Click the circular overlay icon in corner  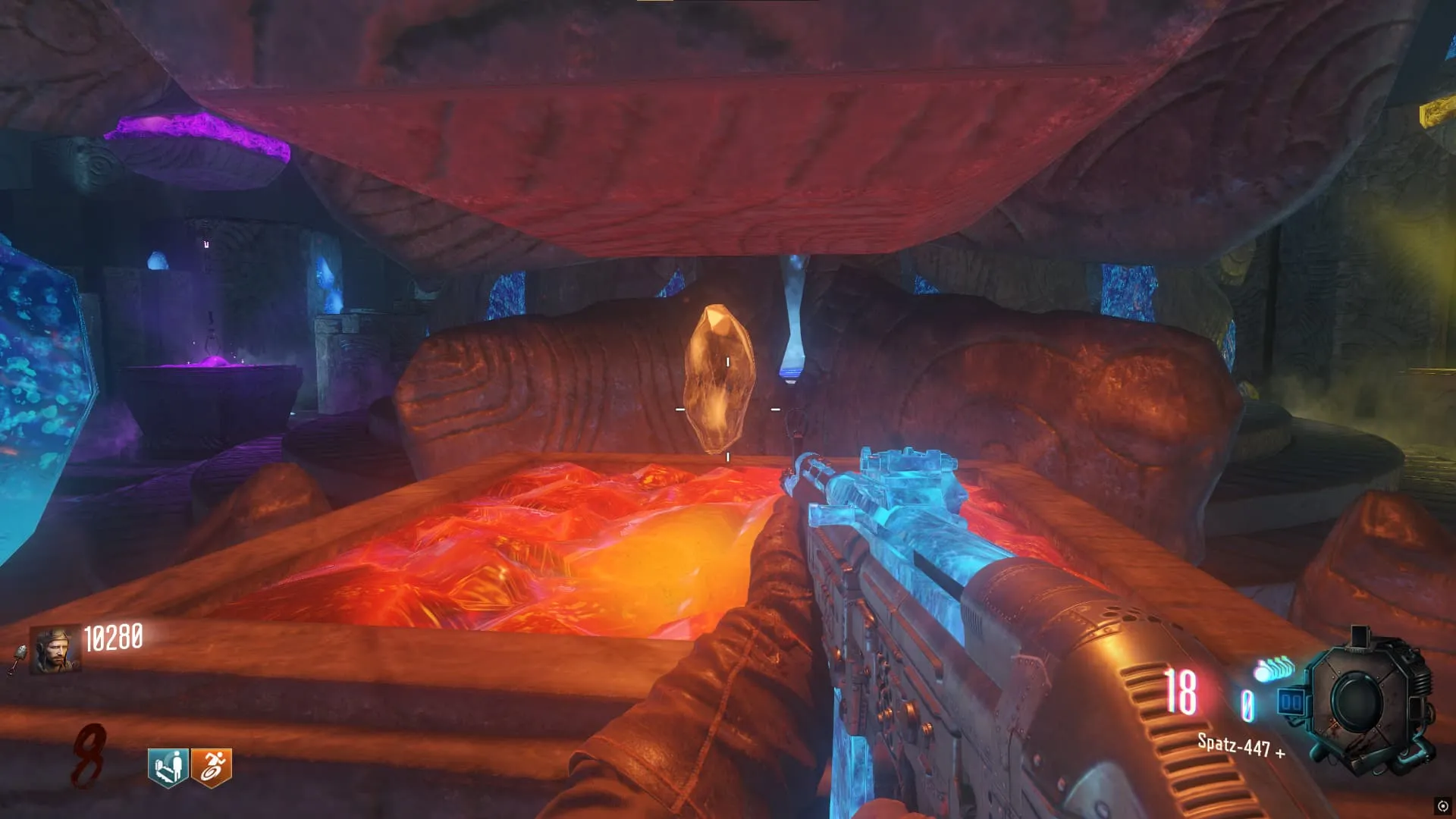[x=1442, y=806]
